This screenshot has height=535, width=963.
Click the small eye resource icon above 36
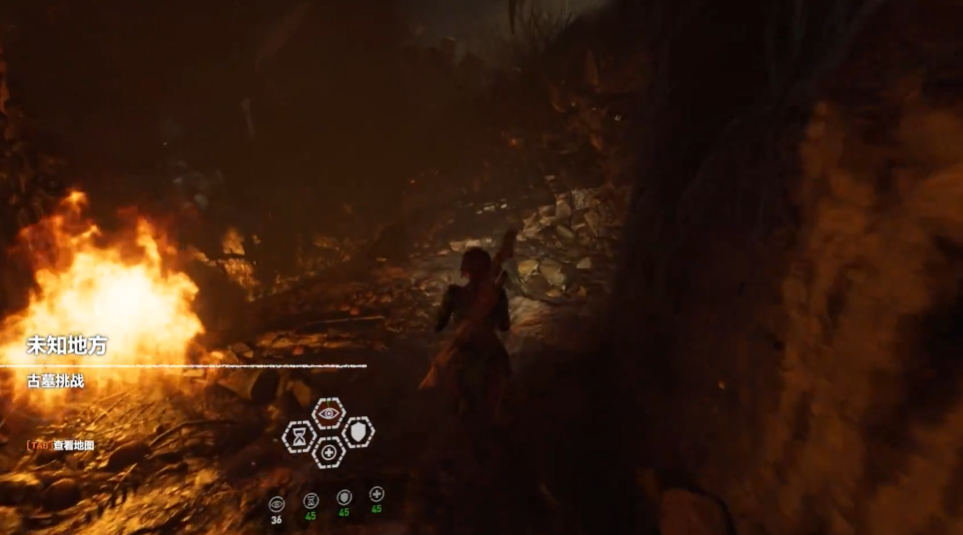277,501
